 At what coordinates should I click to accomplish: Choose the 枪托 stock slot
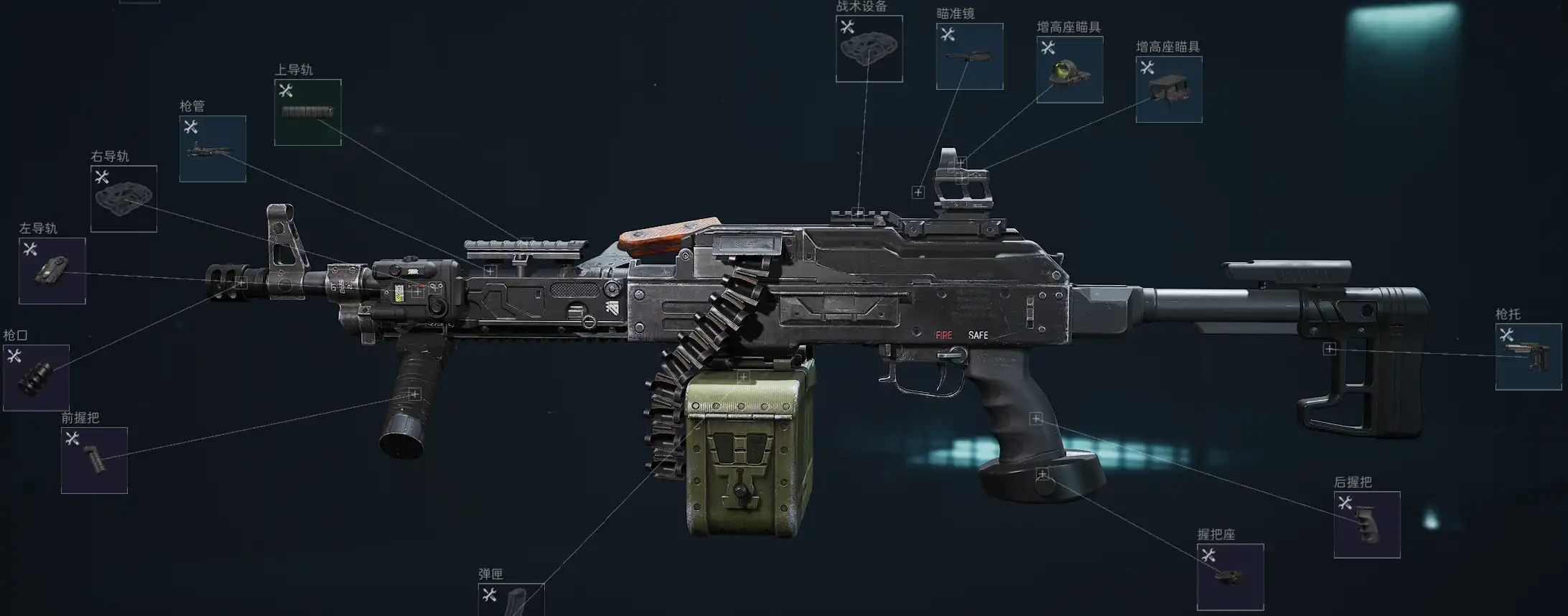click(1528, 357)
